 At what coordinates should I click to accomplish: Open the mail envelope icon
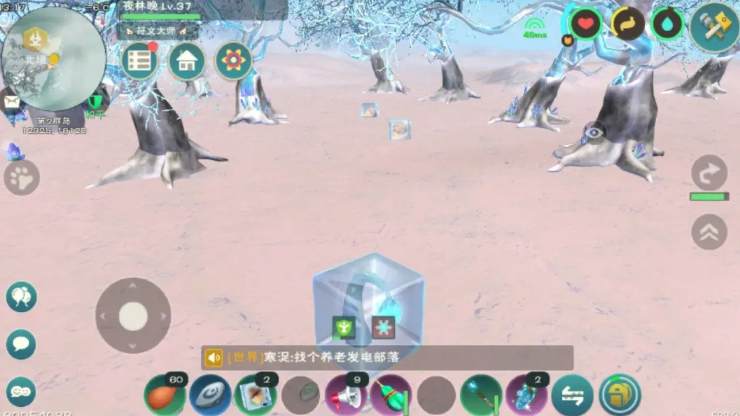(12, 101)
